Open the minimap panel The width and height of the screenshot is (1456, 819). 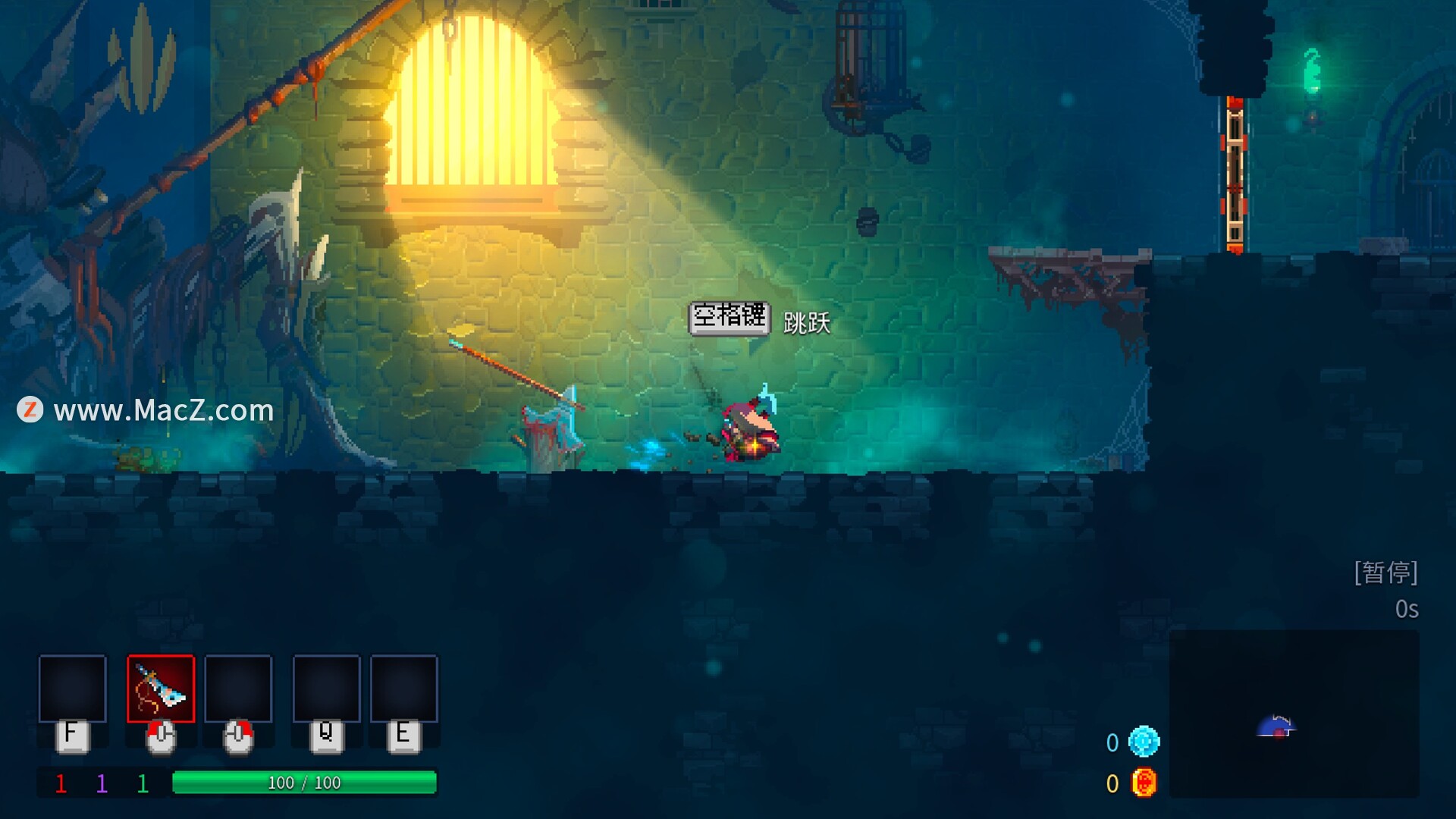(x=1294, y=714)
